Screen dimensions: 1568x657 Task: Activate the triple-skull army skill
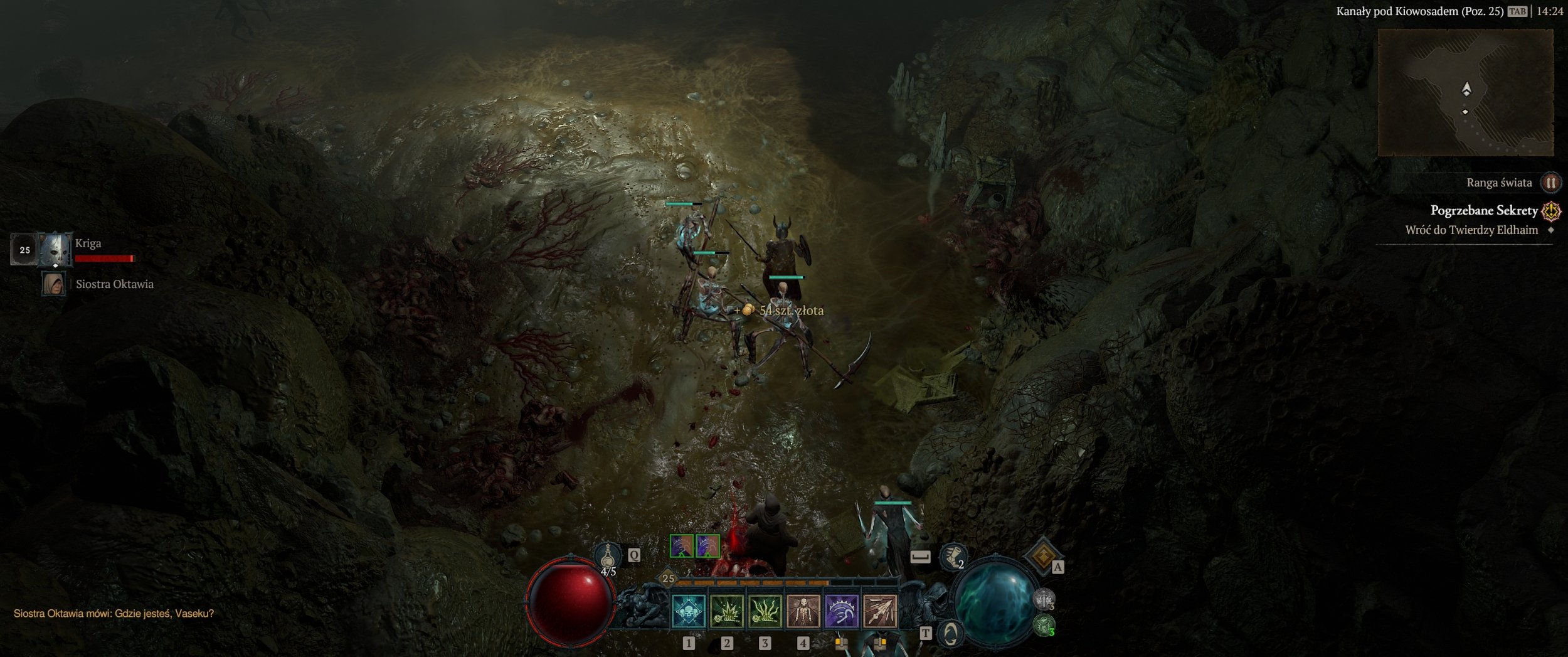point(688,611)
